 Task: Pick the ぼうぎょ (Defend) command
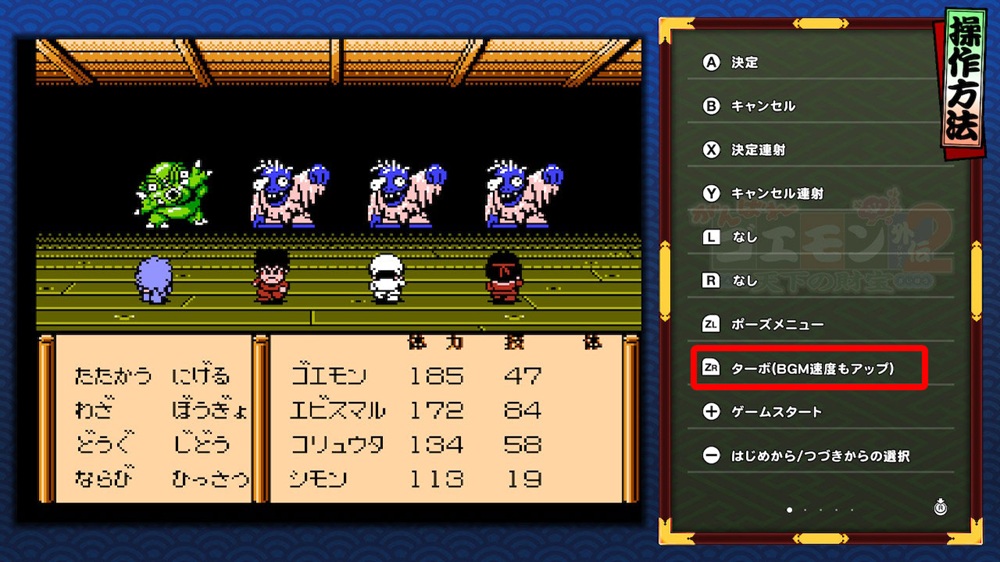coord(209,410)
